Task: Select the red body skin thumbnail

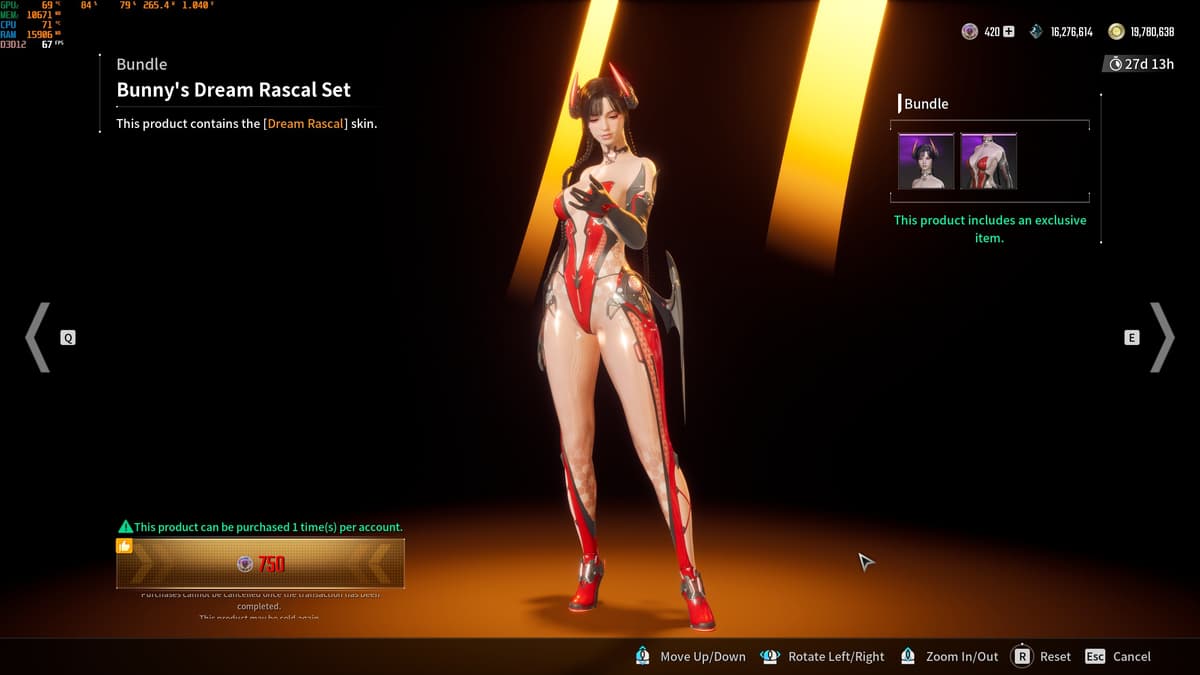Action: 988,161
